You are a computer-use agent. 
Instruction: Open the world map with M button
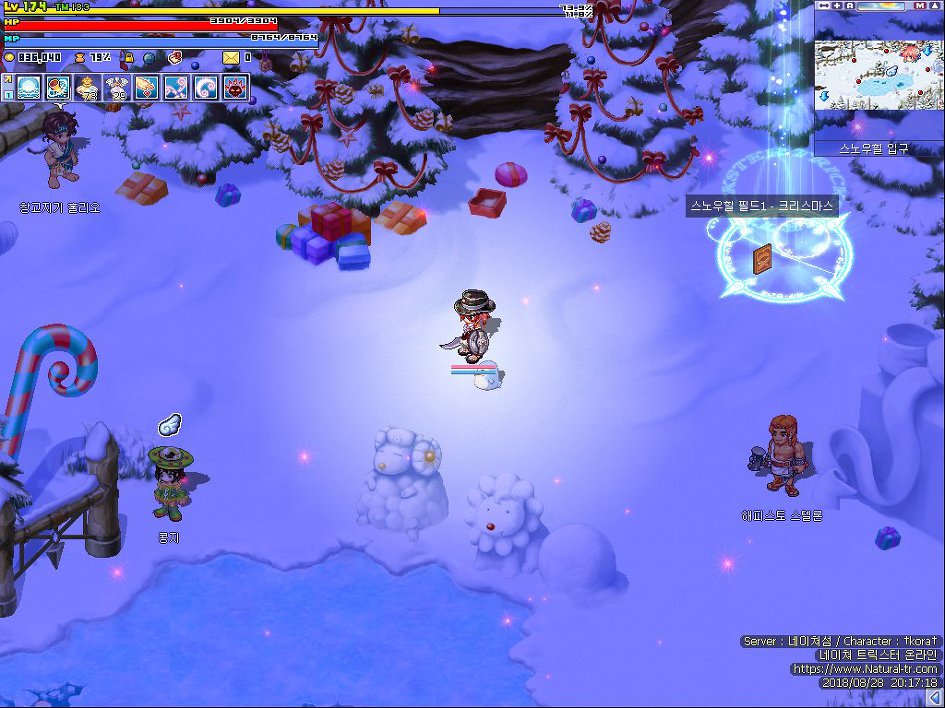(x=919, y=6)
